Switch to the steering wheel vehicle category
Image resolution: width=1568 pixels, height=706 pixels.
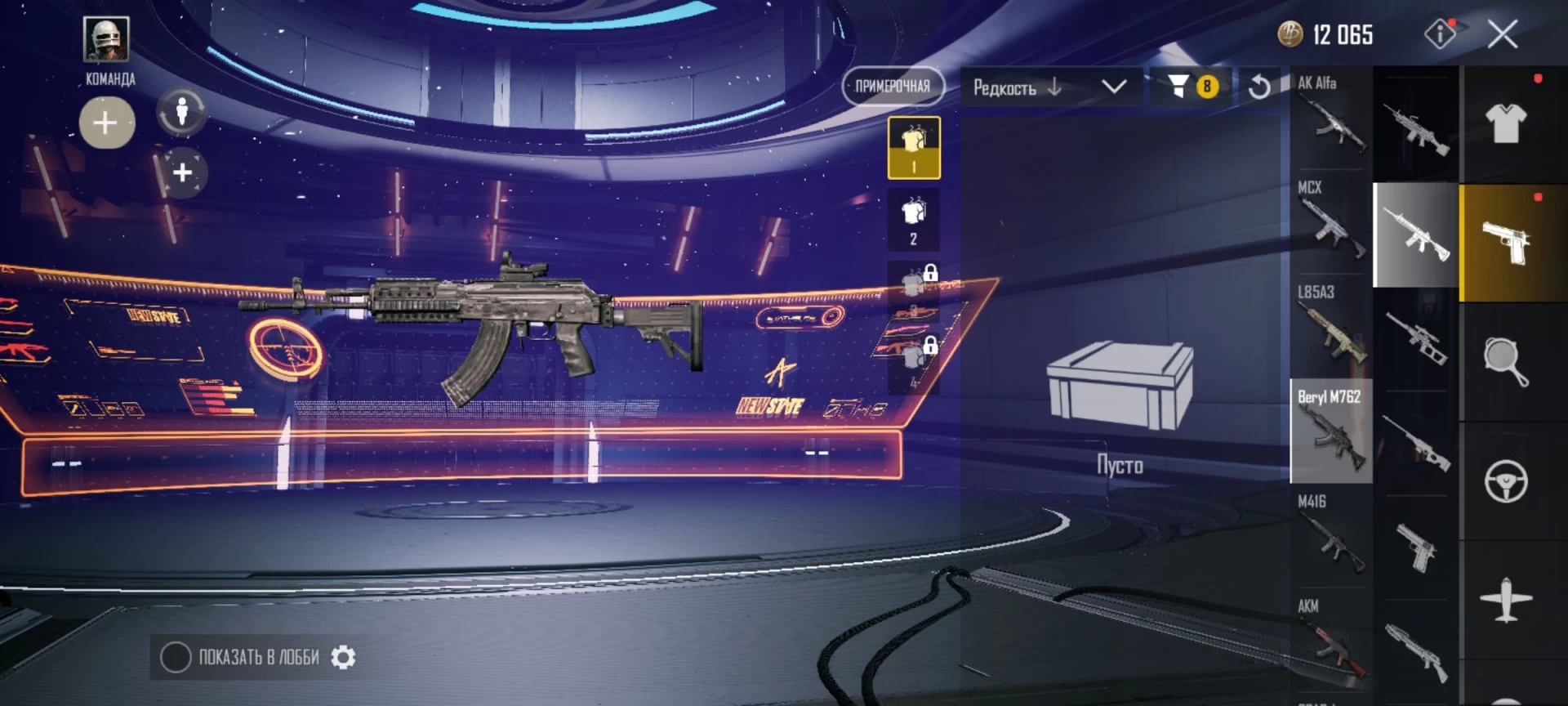click(1506, 481)
